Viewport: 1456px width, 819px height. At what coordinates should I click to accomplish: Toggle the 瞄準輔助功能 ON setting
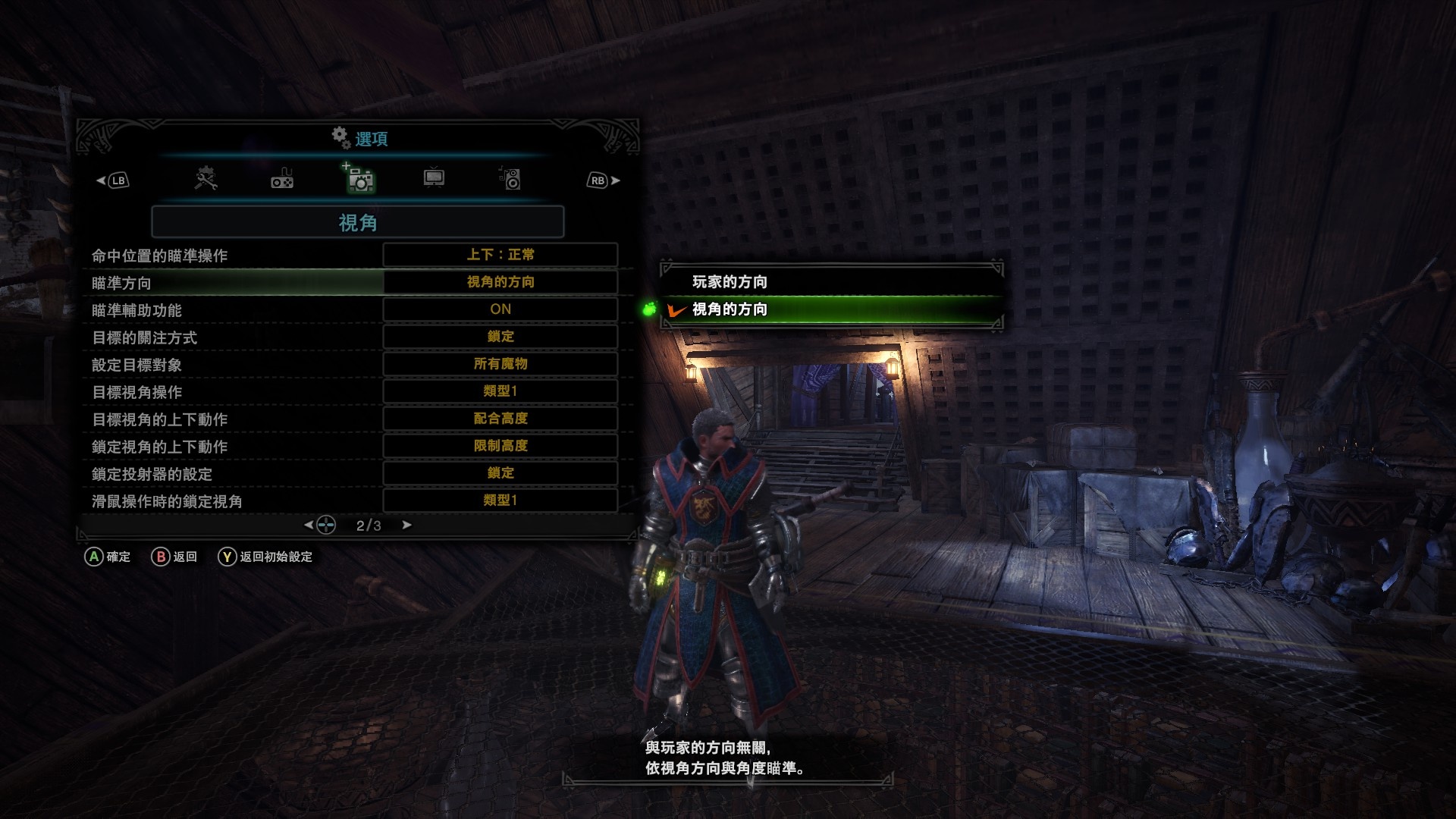pos(500,309)
